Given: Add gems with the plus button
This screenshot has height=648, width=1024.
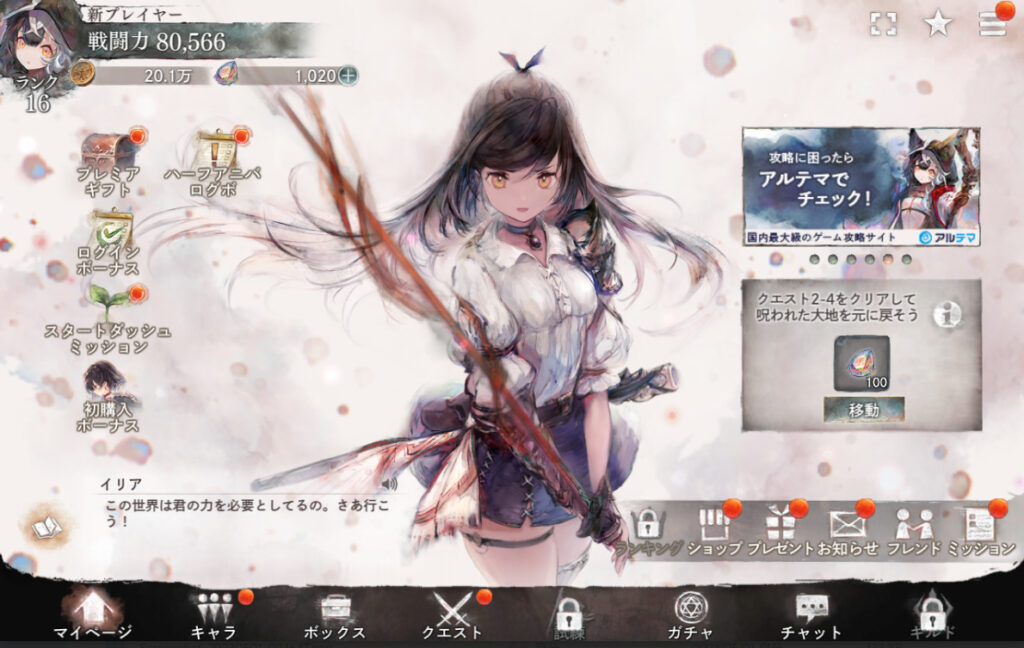Looking at the screenshot, I should tap(347, 75).
